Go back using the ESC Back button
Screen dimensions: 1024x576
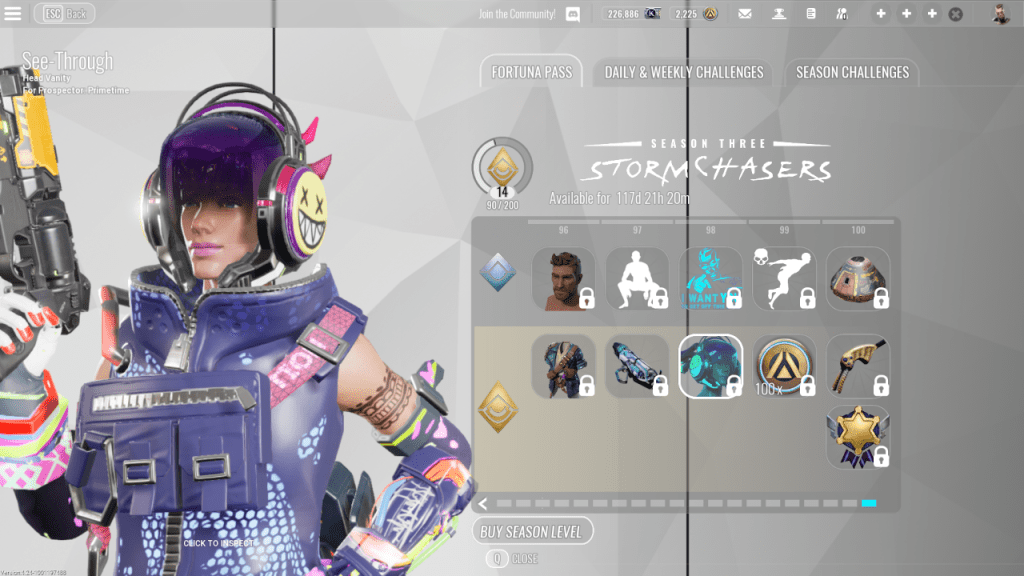coord(65,14)
